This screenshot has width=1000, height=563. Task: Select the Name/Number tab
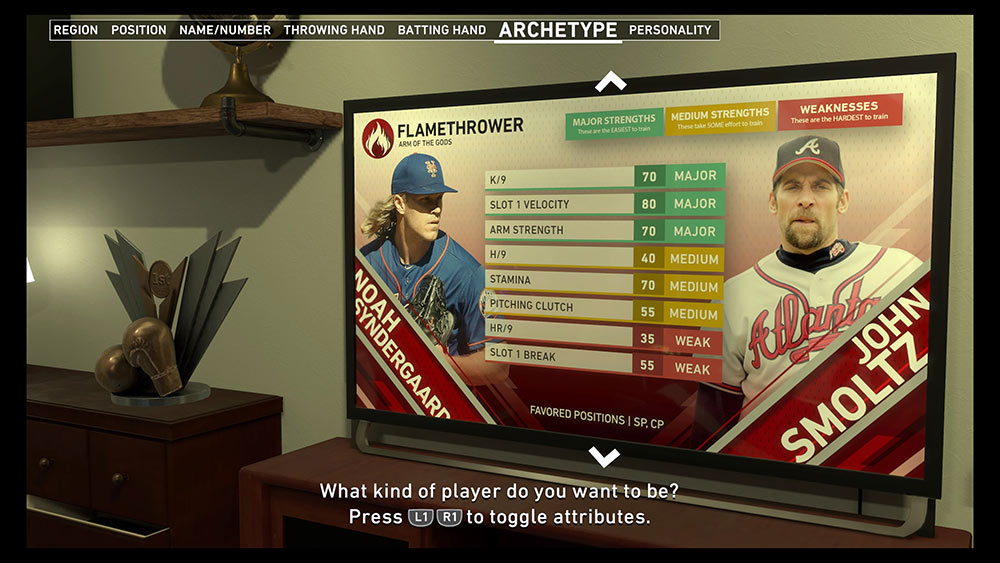[225, 30]
